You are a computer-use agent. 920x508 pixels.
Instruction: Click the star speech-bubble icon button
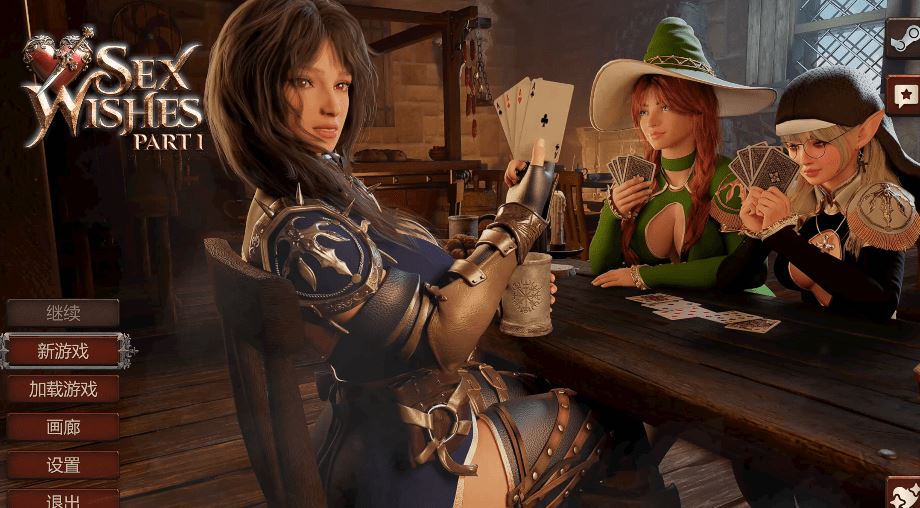pos(904,95)
